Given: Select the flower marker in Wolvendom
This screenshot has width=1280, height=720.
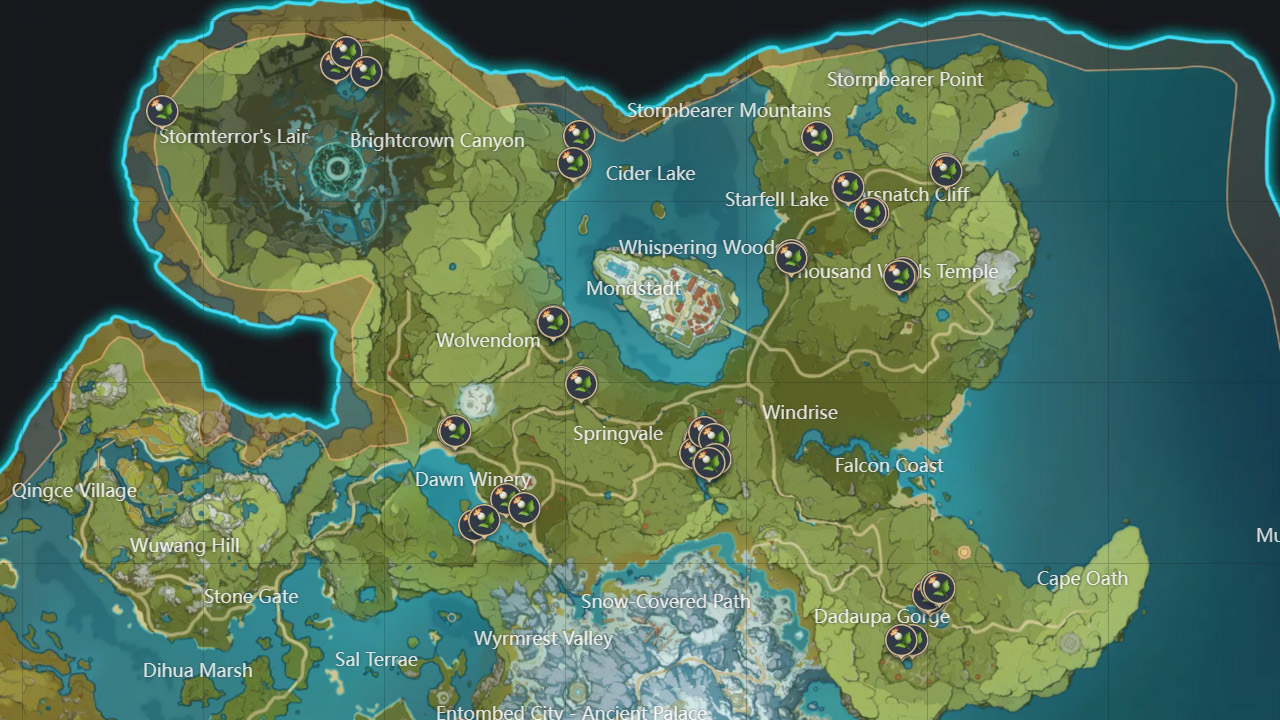Looking at the screenshot, I should pos(554,322).
